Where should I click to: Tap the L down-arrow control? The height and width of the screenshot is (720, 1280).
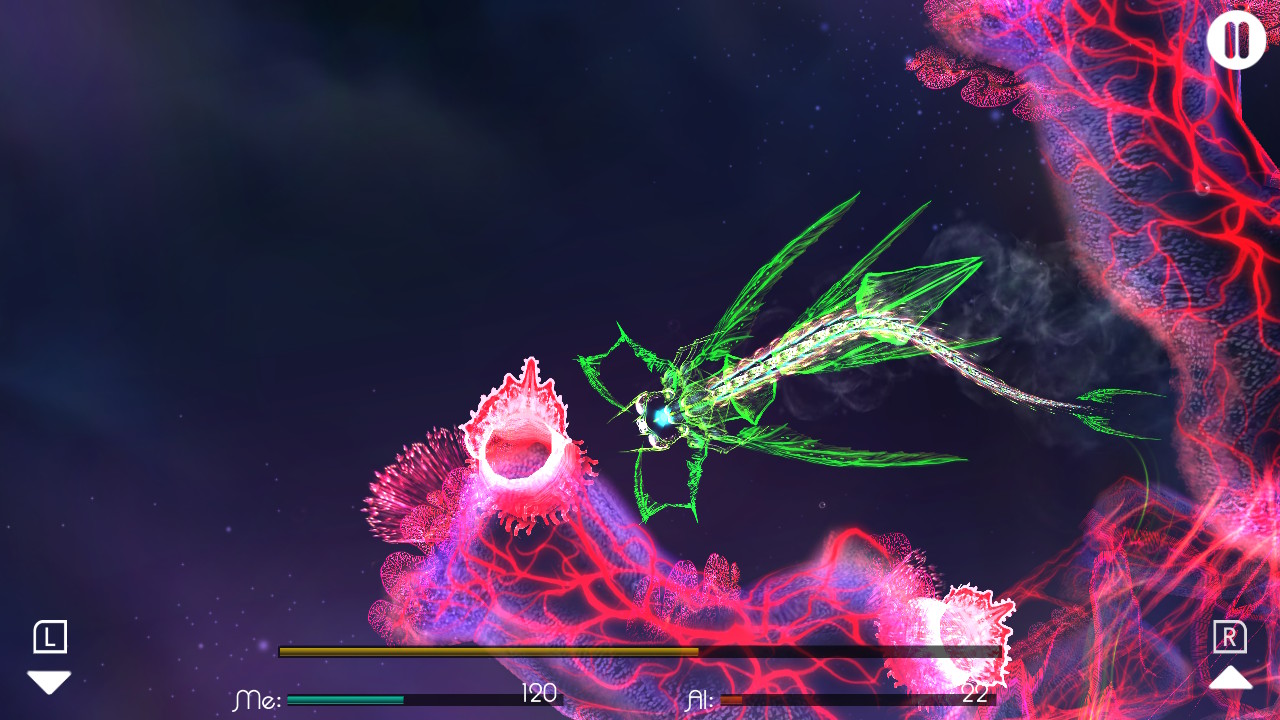[x=49, y=681]
